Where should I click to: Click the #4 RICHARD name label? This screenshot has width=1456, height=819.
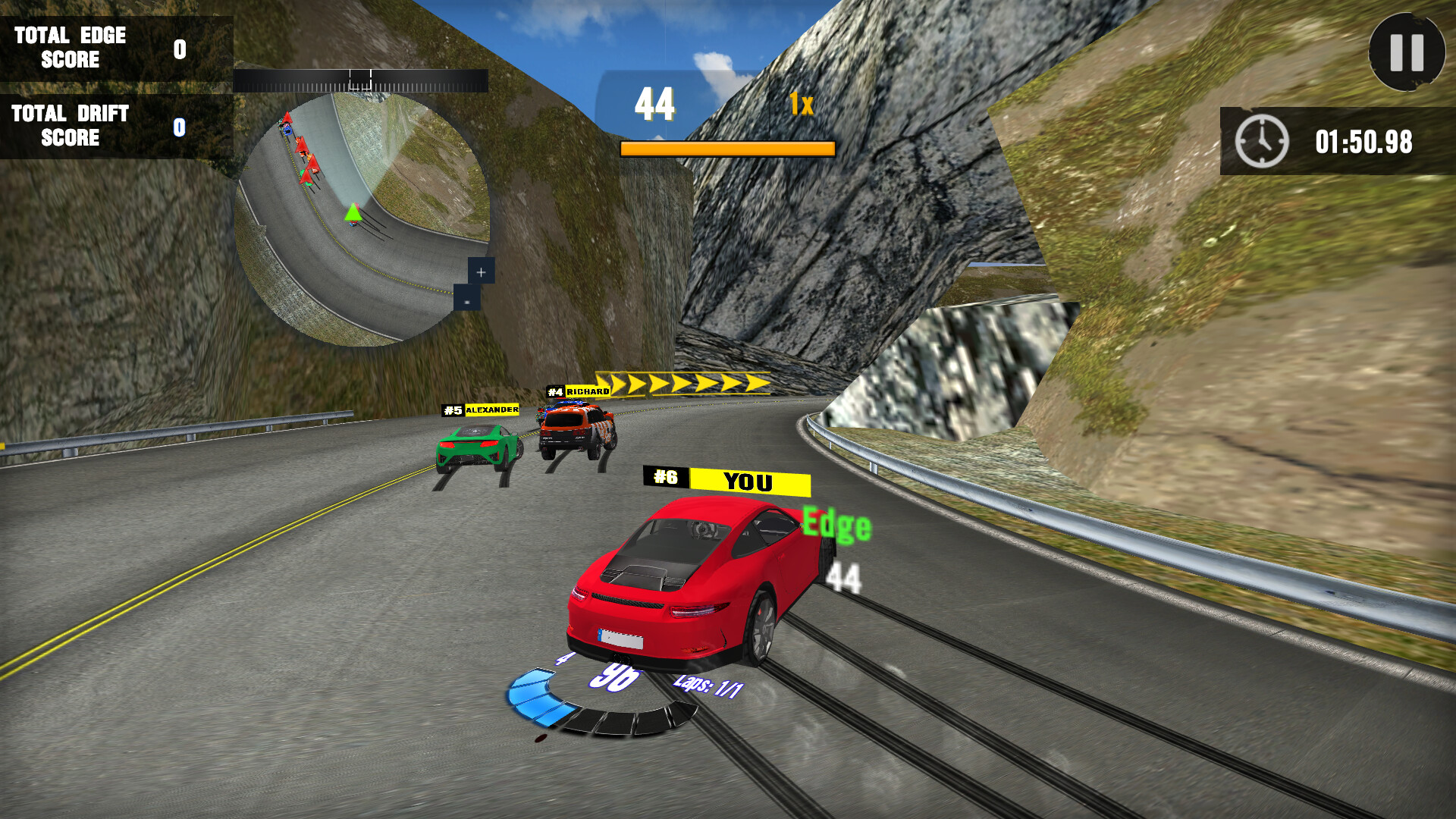pos(578,392)
